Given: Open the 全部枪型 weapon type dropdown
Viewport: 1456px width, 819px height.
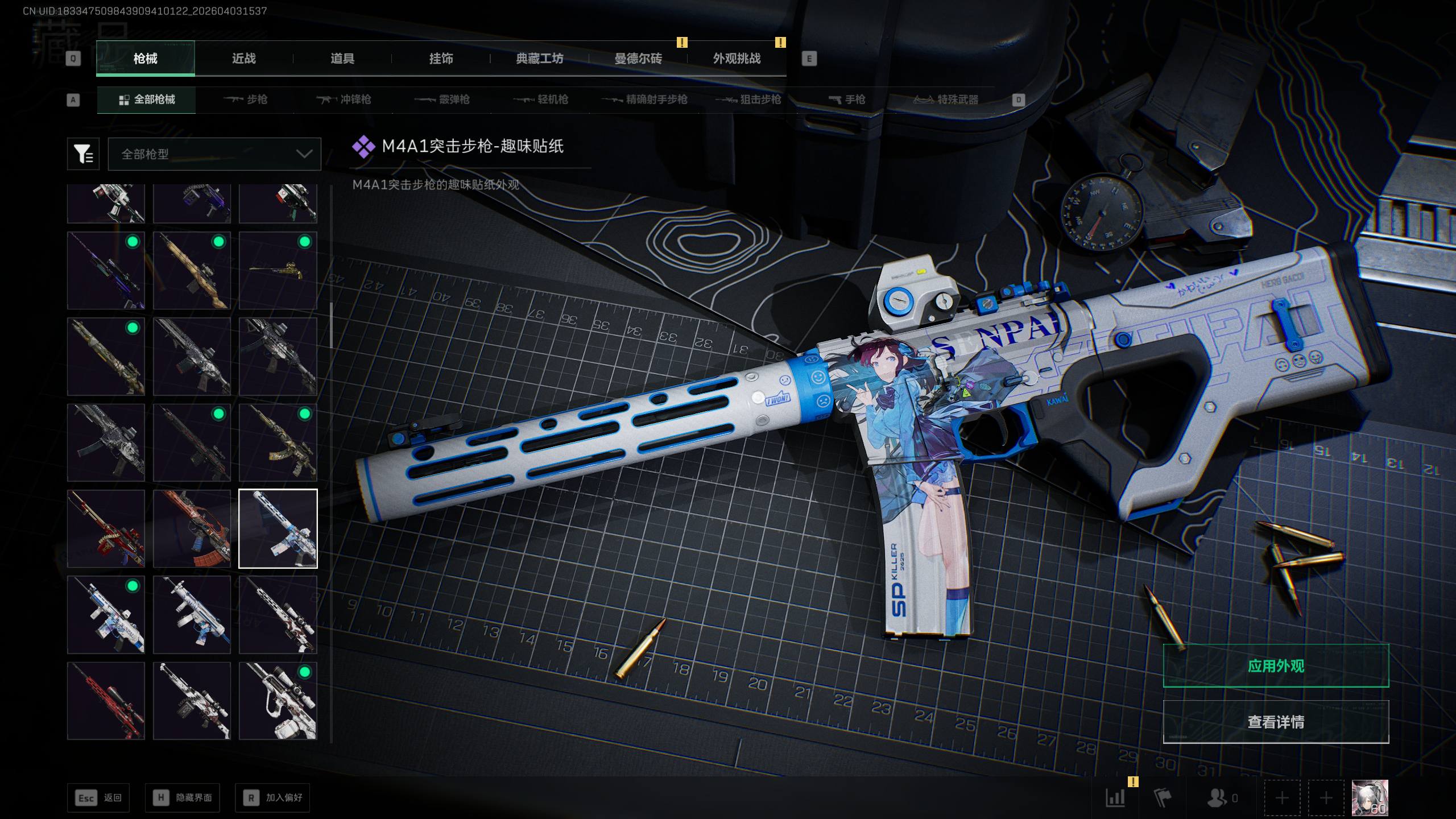Looking at the screenshot, I should pos(214,154).
